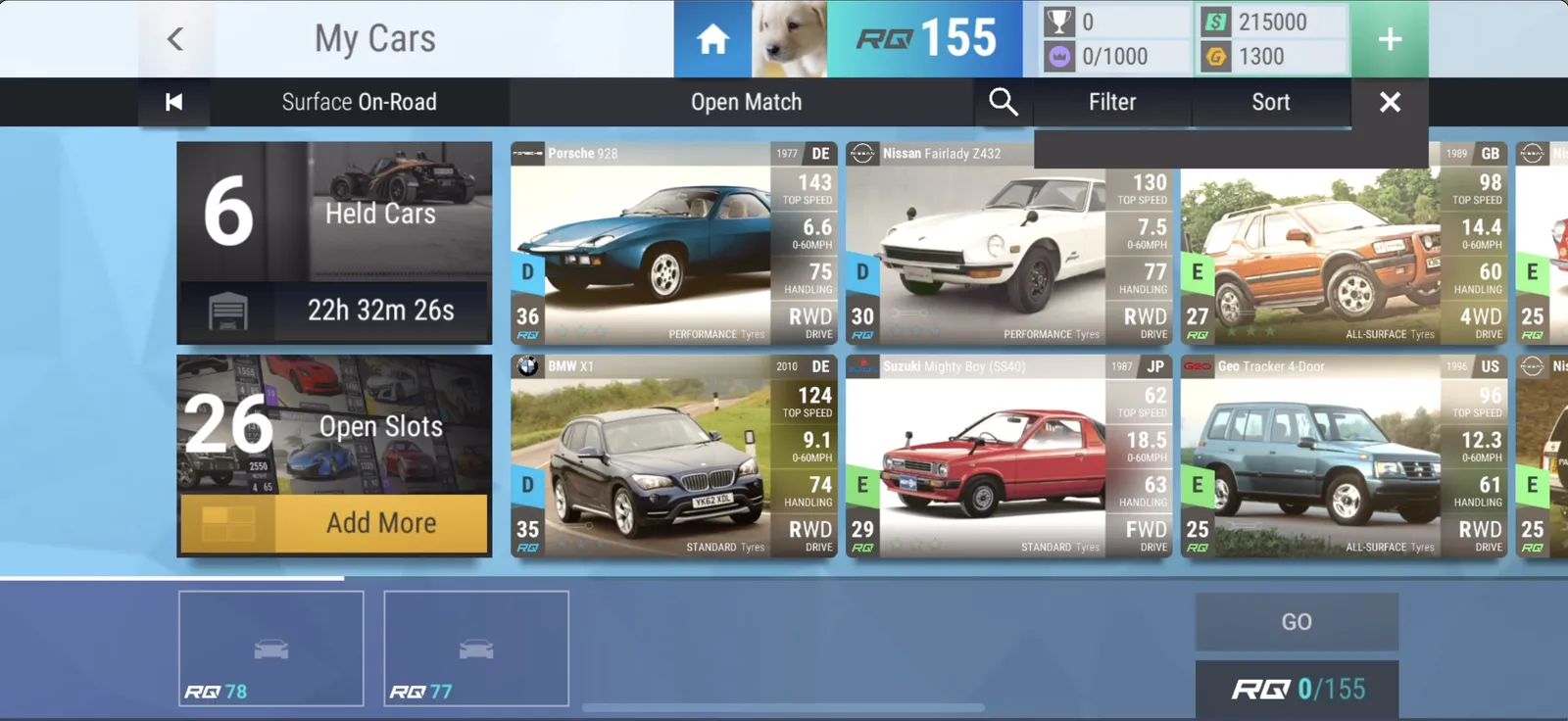Go back using the top-left arrow
The image size is (1568, 721).
(175, 39)
